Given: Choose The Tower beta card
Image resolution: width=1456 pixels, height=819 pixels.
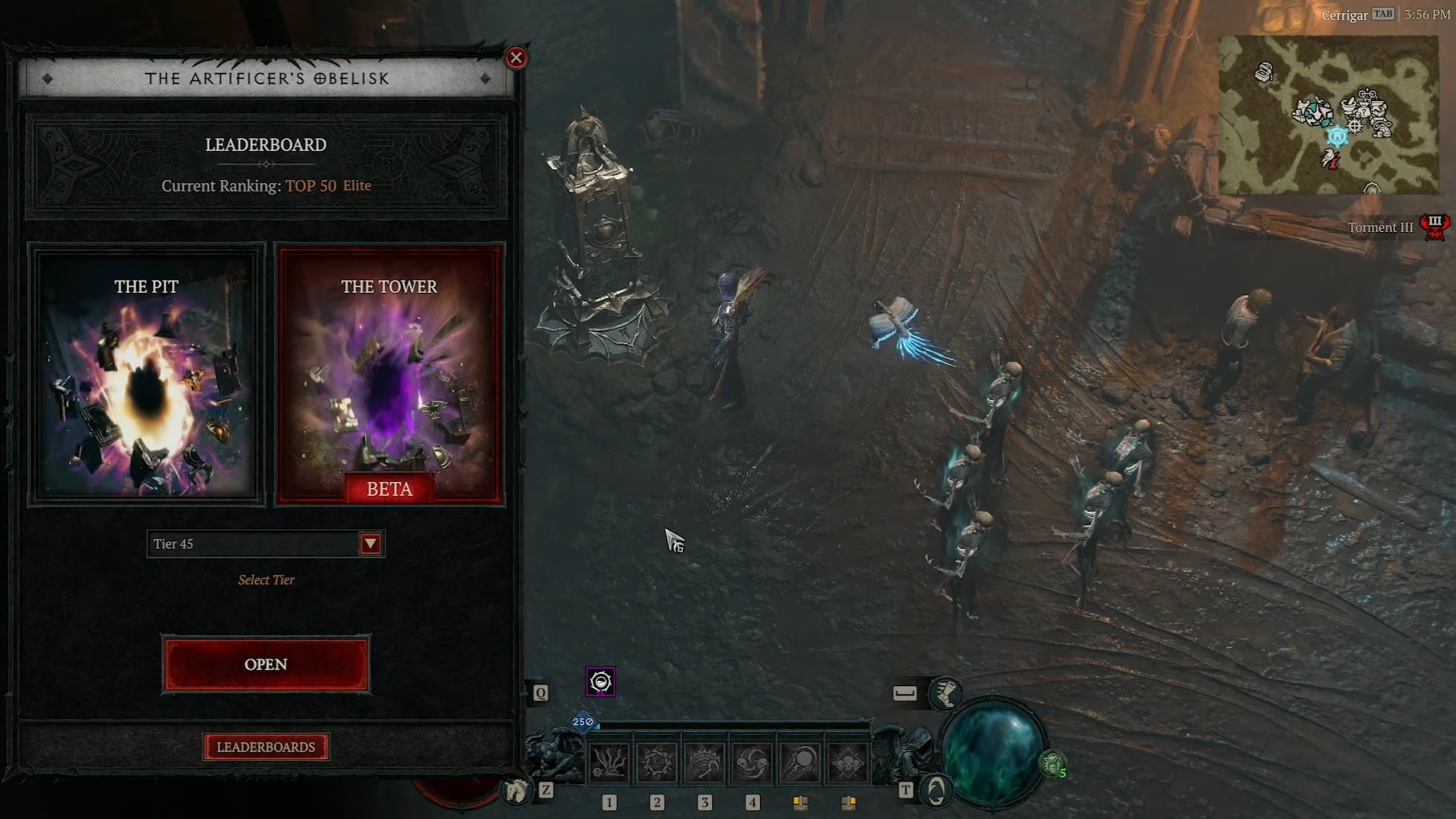Looking at the screenshot, I should (389, 374).
